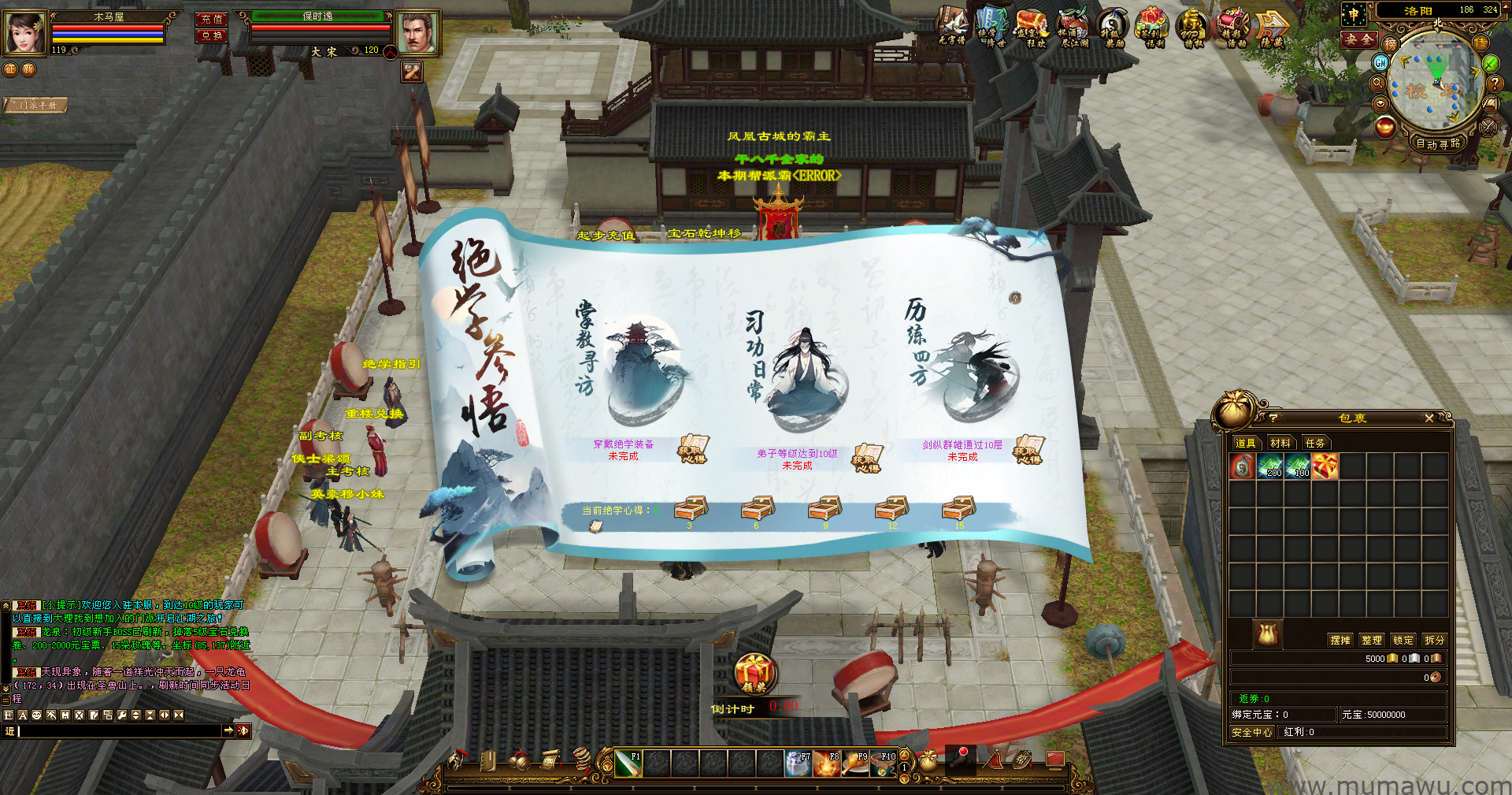Click the chat input field

click(x=118, y=731)
